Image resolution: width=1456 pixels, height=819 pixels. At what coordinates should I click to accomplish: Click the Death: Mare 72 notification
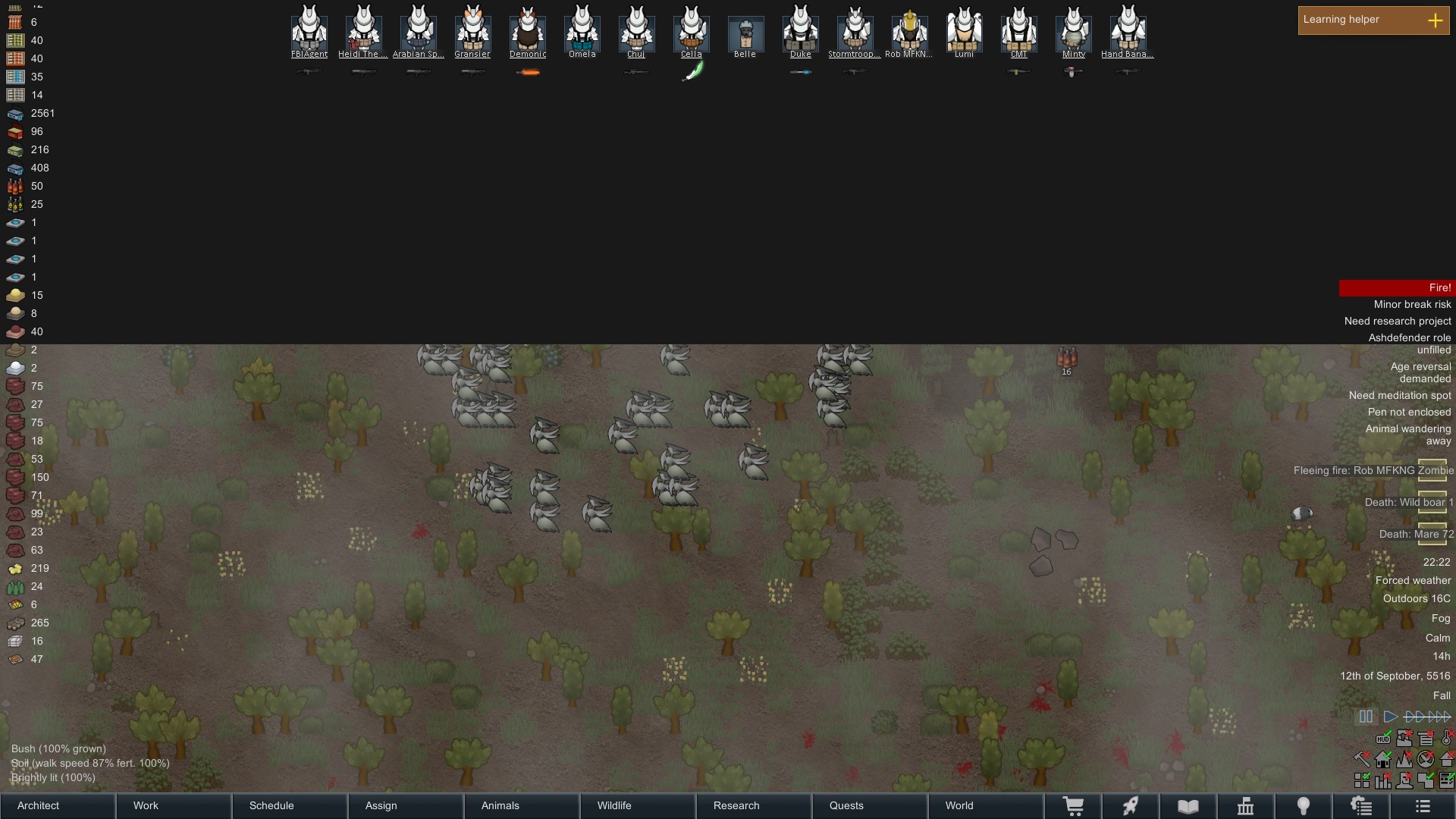tap(1415, 534)
